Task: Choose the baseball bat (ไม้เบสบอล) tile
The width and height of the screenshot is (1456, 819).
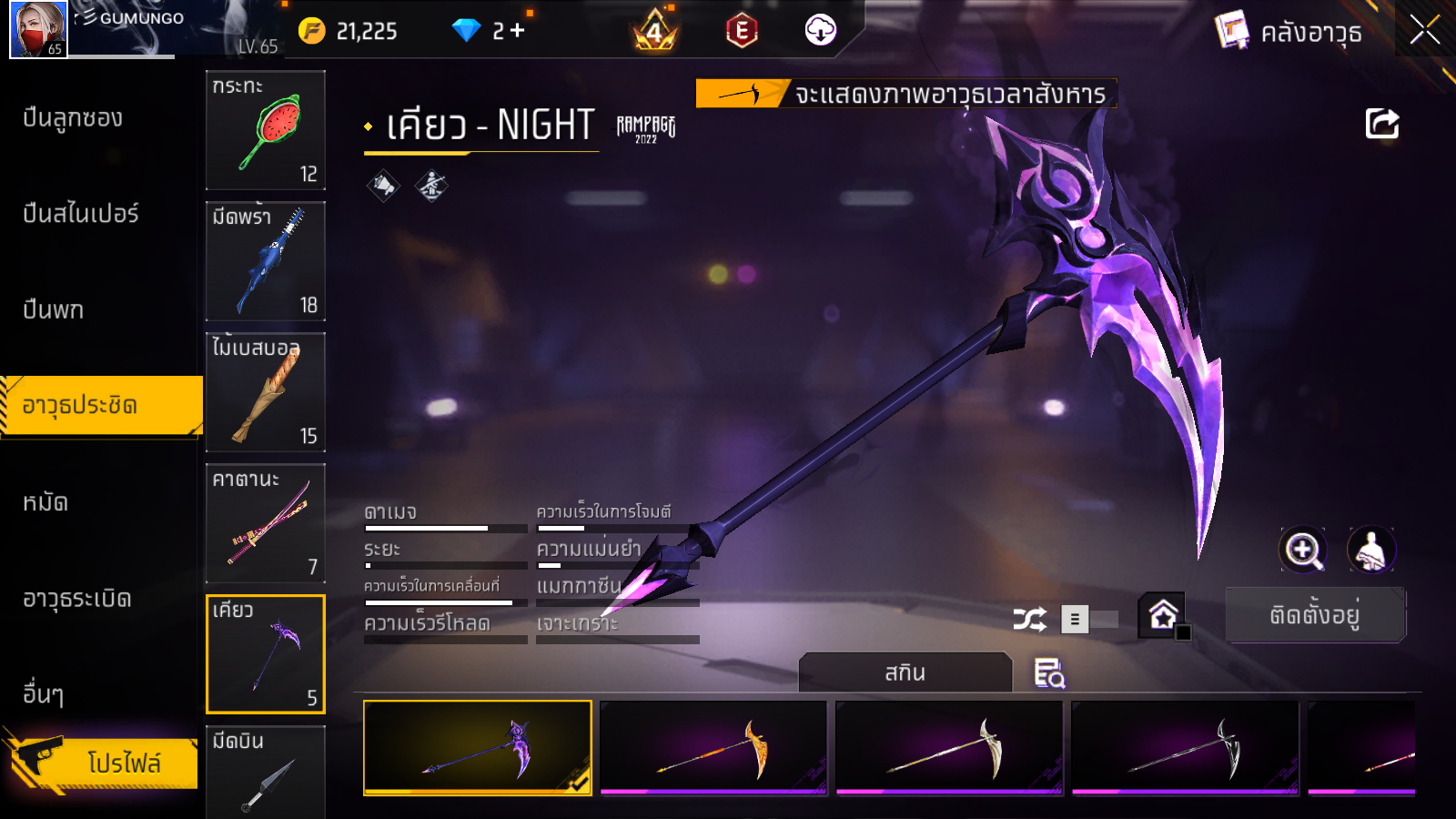Action: (x=266, y=392)
